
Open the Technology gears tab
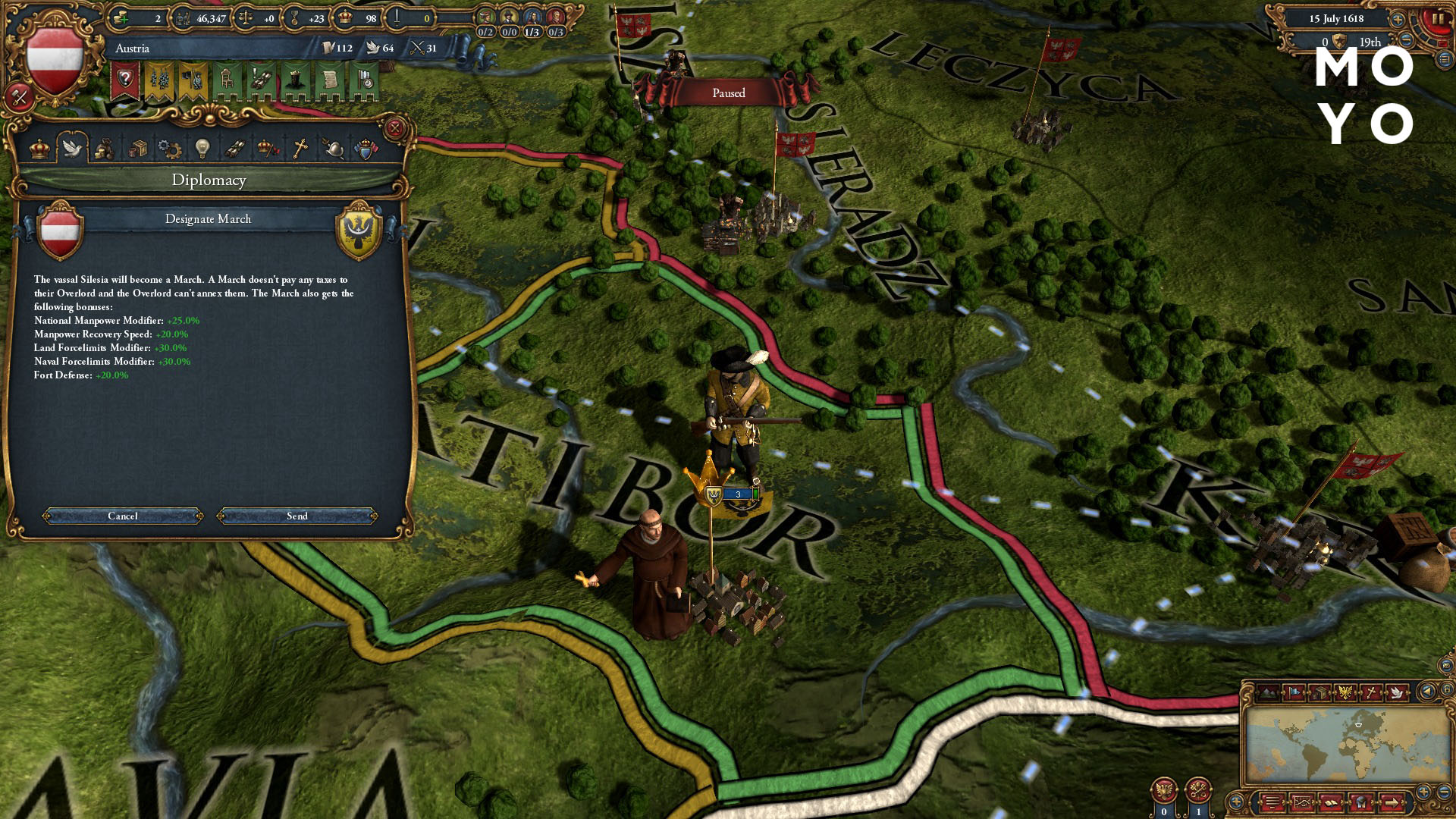pos(169,148)
